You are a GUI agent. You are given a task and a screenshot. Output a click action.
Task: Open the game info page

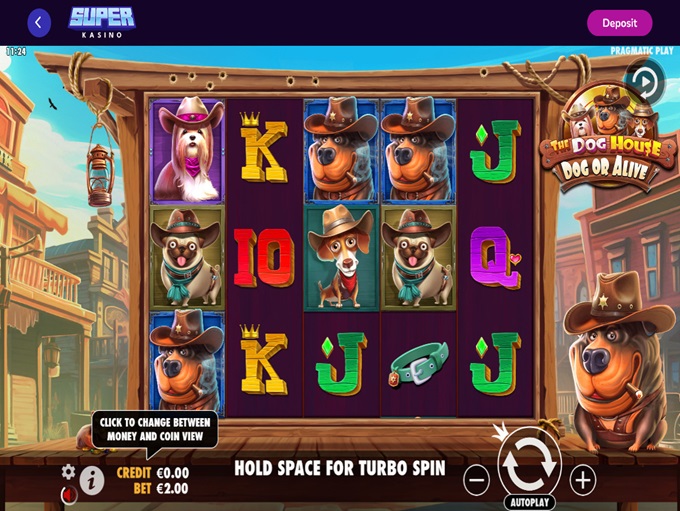pyautogui.click(x=92, y=481)
